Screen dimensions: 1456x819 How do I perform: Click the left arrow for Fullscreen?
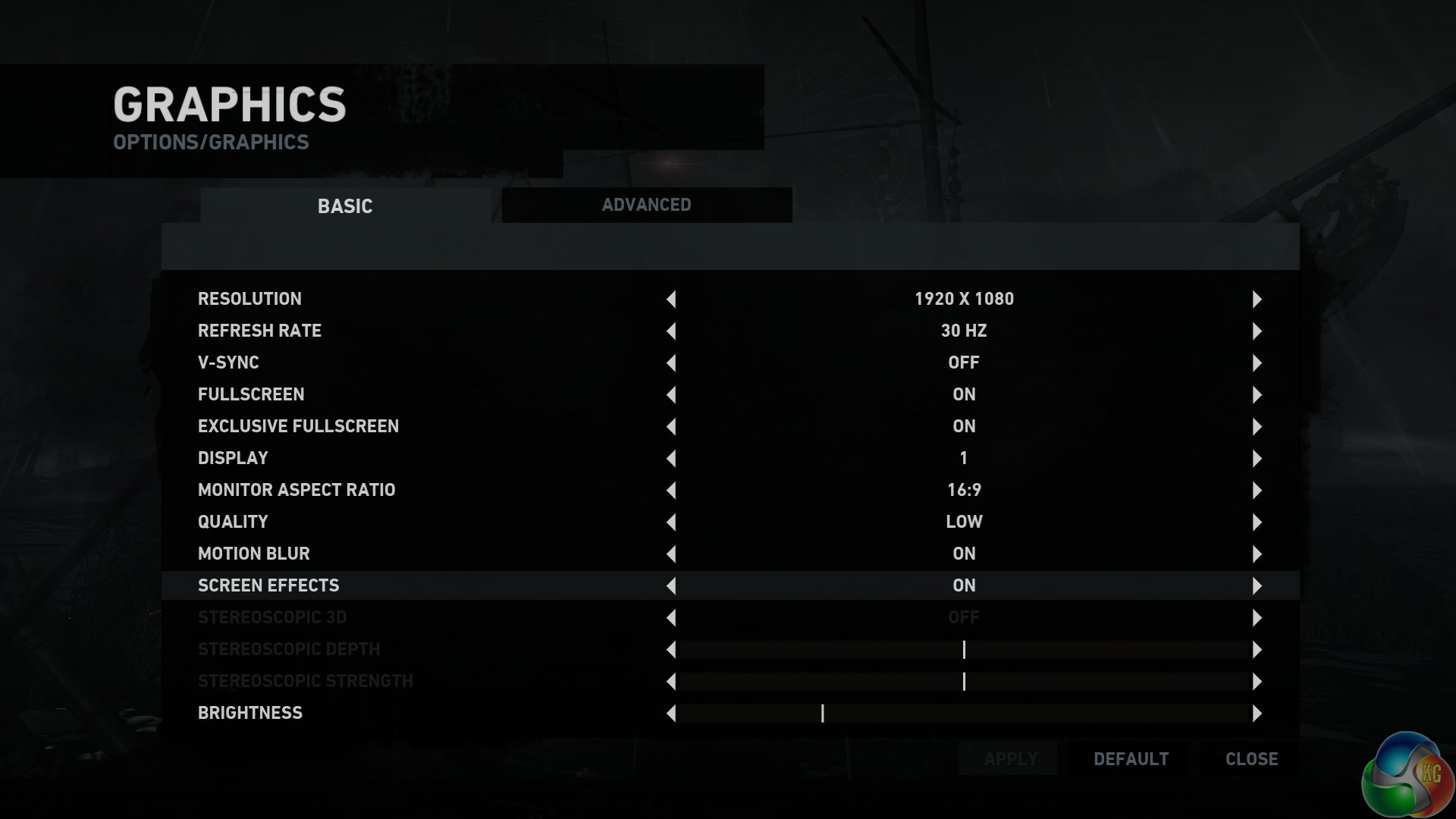[671, 395]
